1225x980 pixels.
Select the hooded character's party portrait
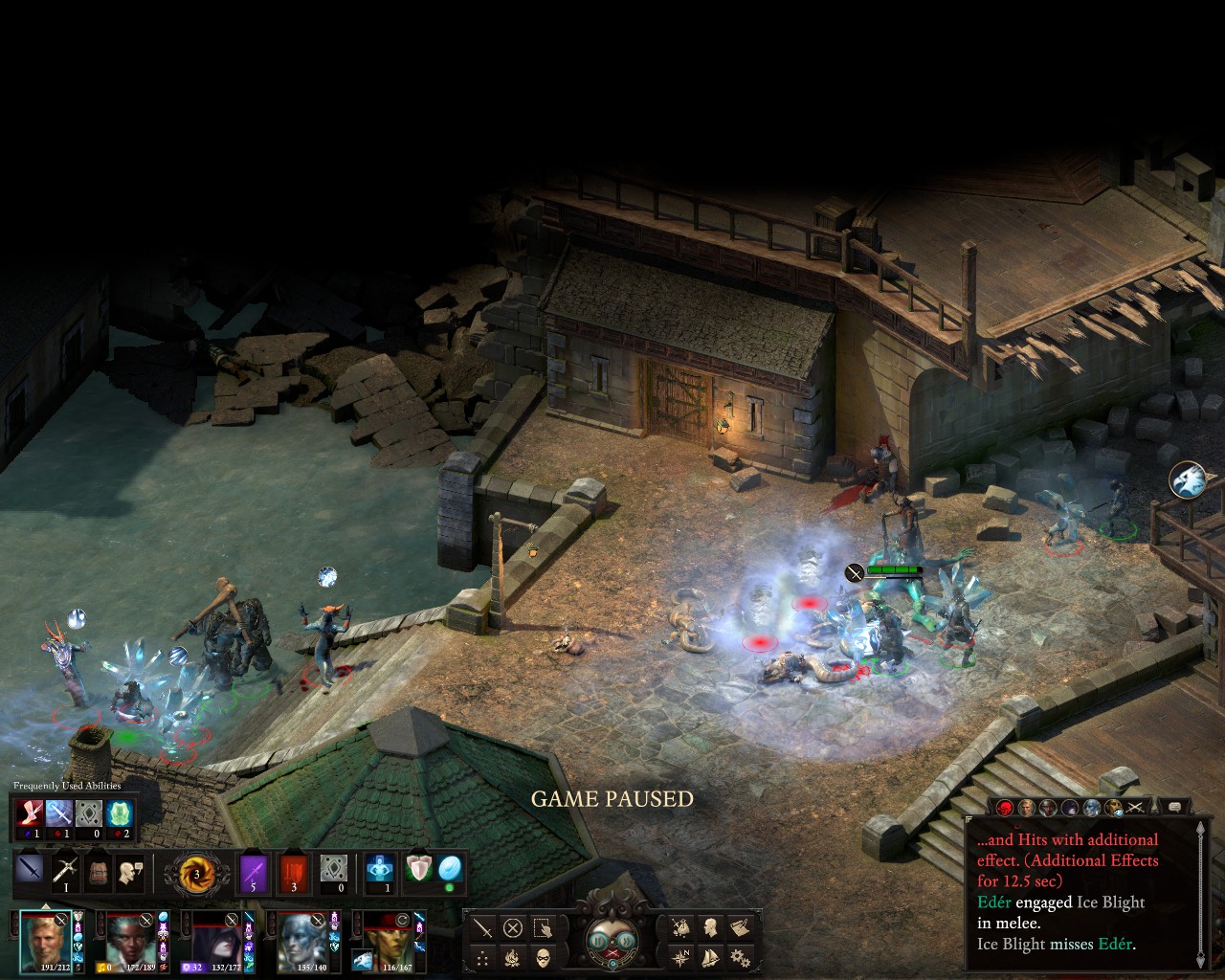coord(216,940)
